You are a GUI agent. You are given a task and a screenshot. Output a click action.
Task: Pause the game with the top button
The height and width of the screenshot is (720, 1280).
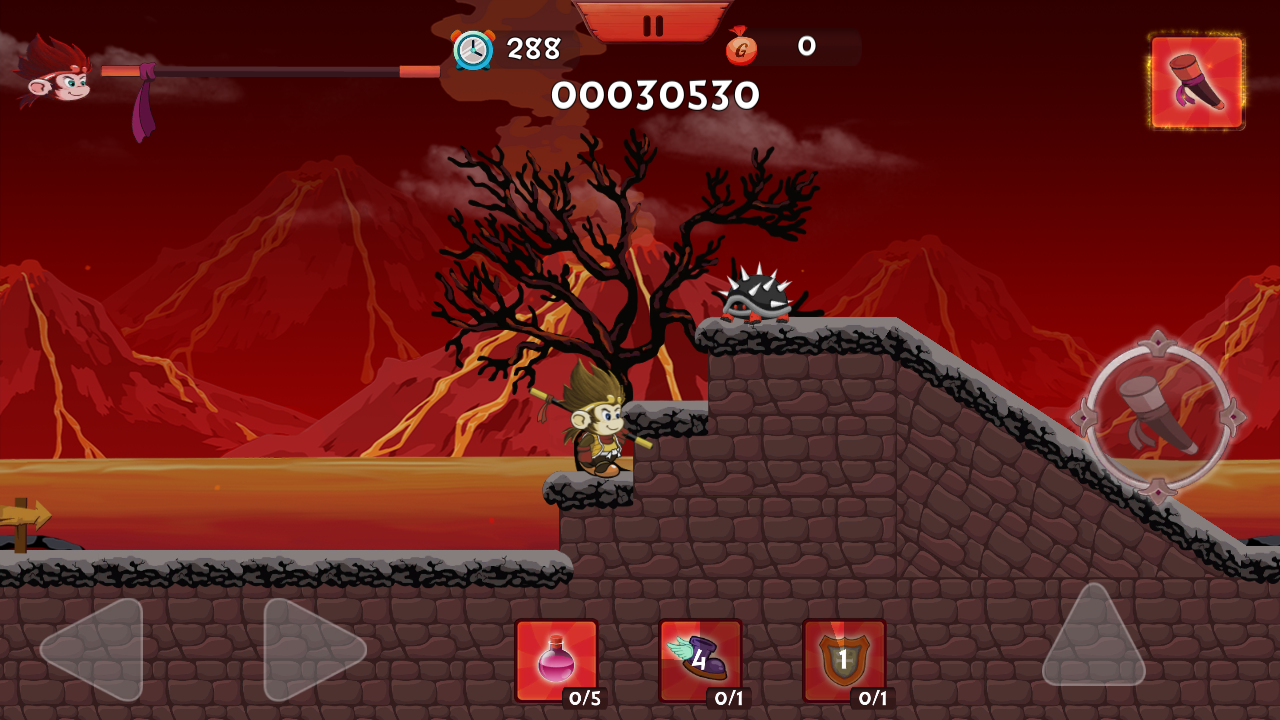pyautogui.click(x=653, y=24)
